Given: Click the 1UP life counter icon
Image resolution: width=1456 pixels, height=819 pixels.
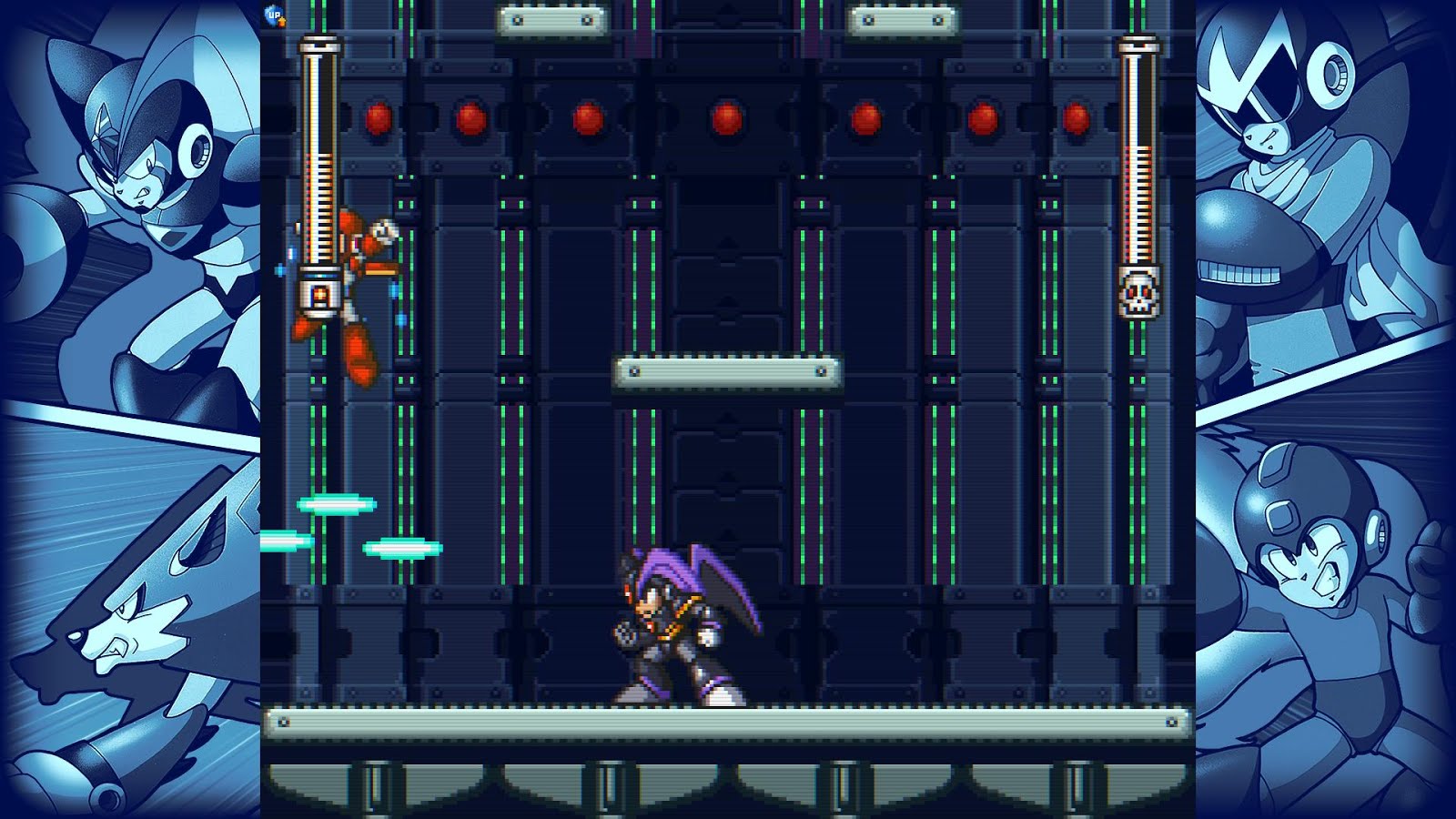Looking at the screenshot, I should click(x=275, y=15).
